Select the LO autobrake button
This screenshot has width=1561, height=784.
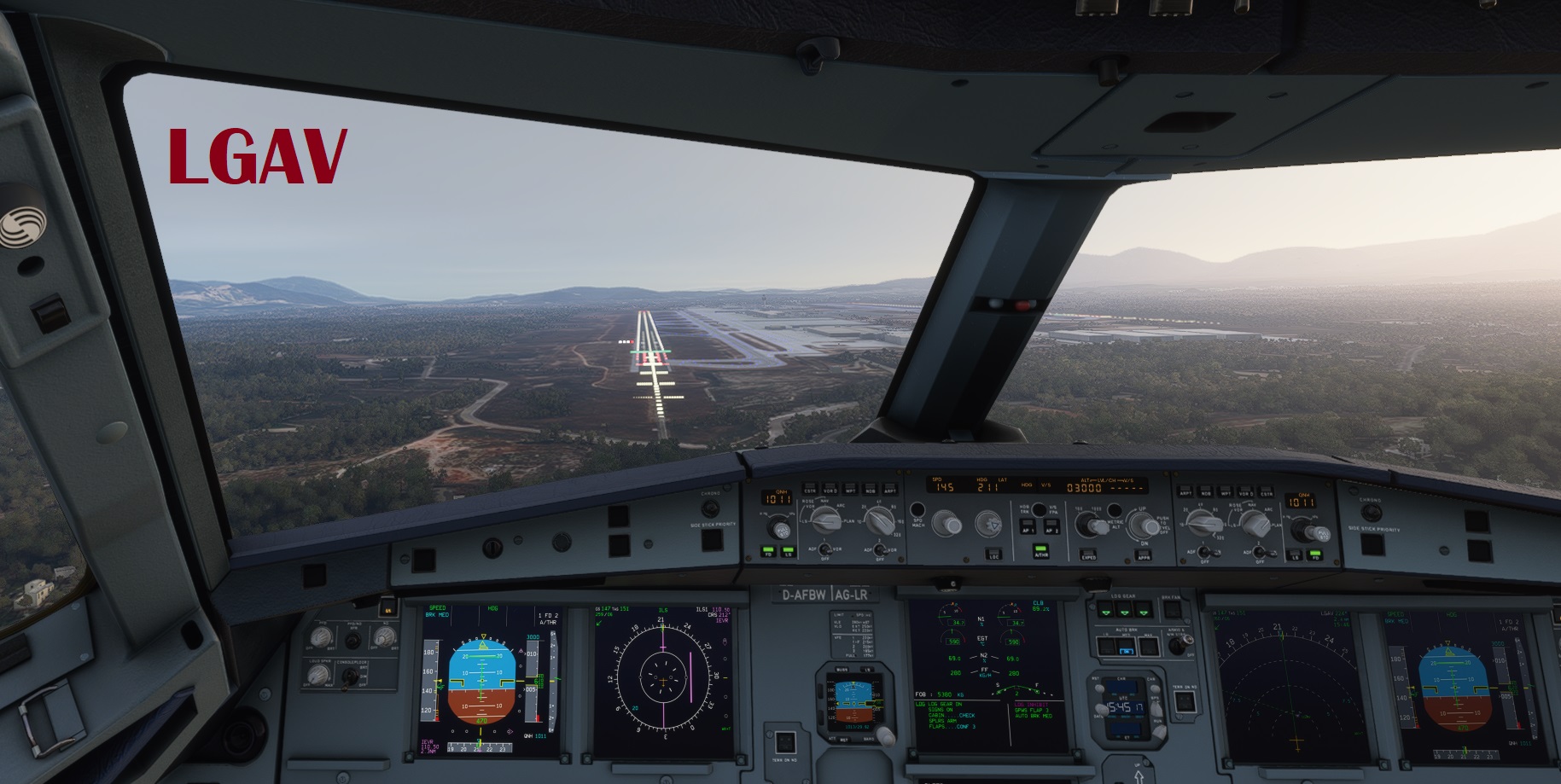1106,647
